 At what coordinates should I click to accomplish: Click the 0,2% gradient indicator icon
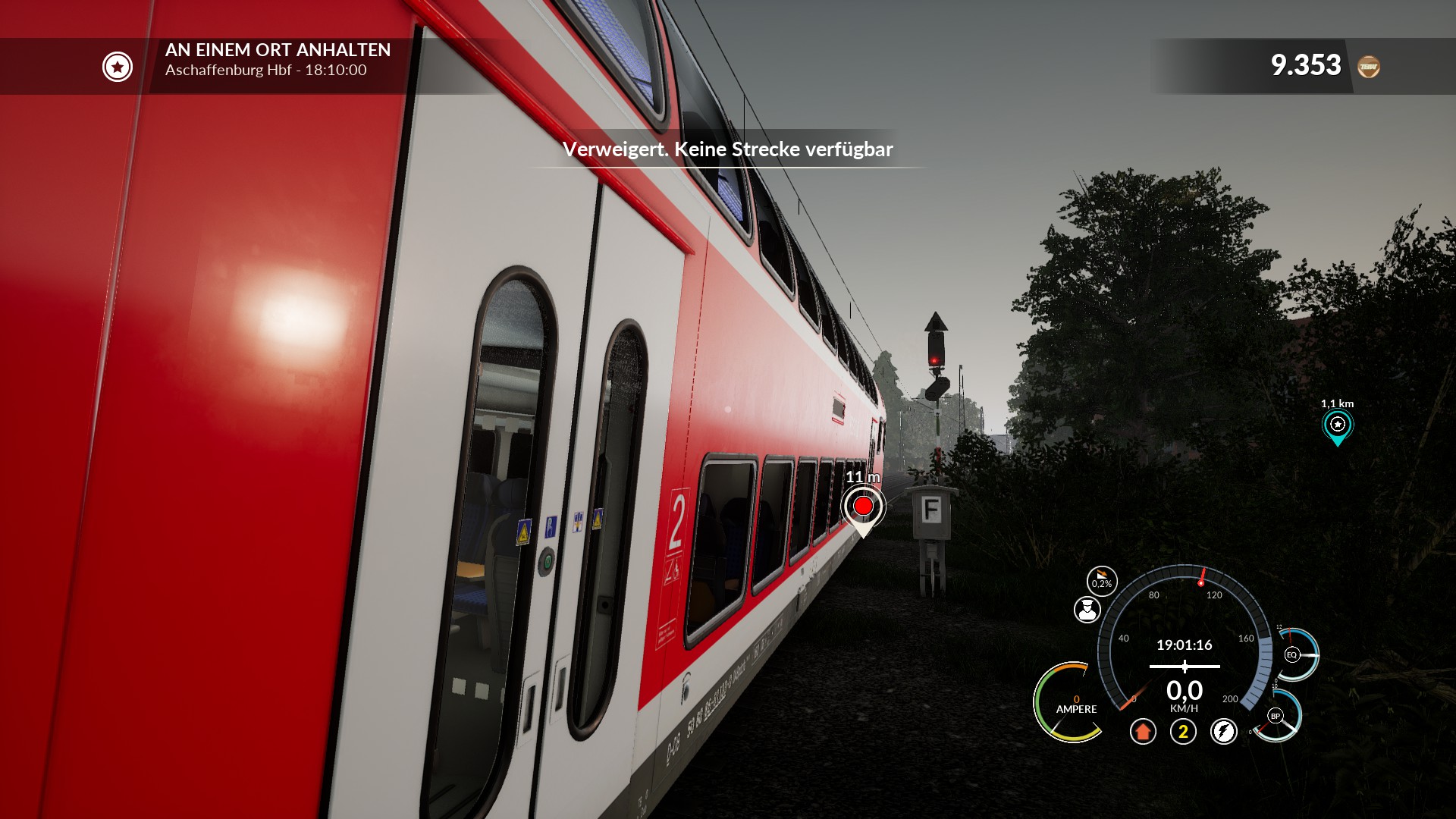click(x=1102, y=581)
